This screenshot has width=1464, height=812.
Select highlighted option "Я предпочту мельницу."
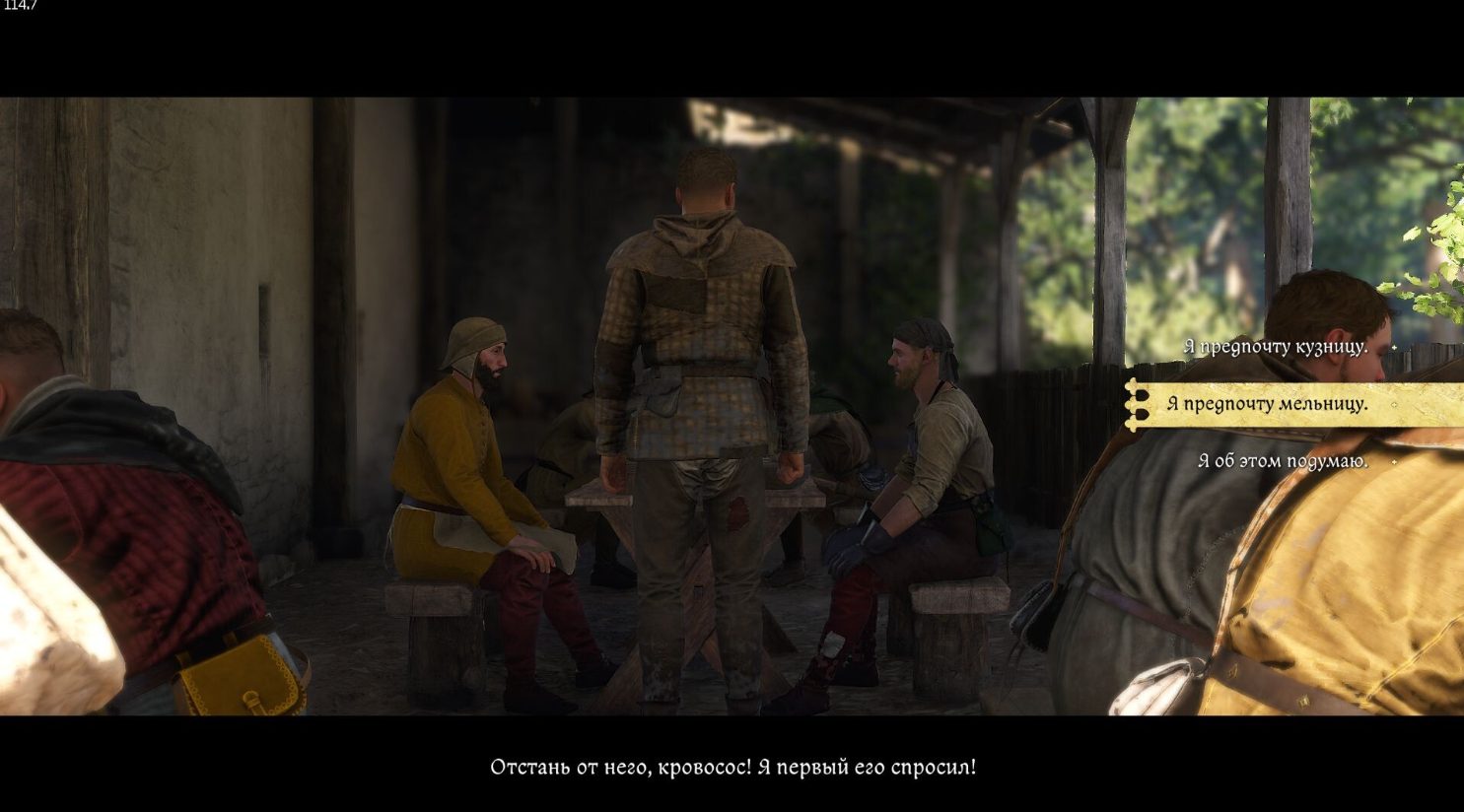(1267, 404)
